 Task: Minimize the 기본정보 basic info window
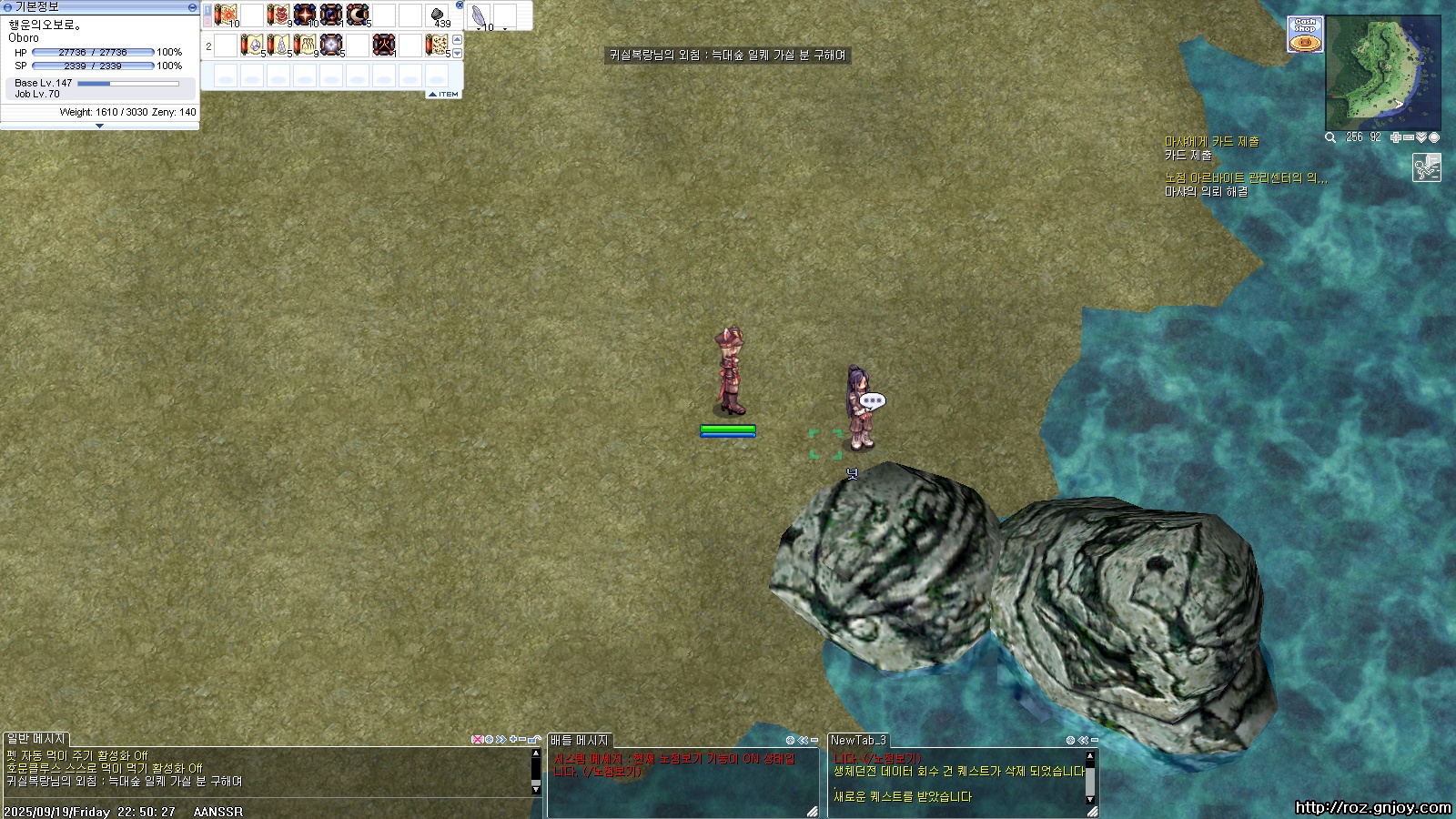point(192,7)
